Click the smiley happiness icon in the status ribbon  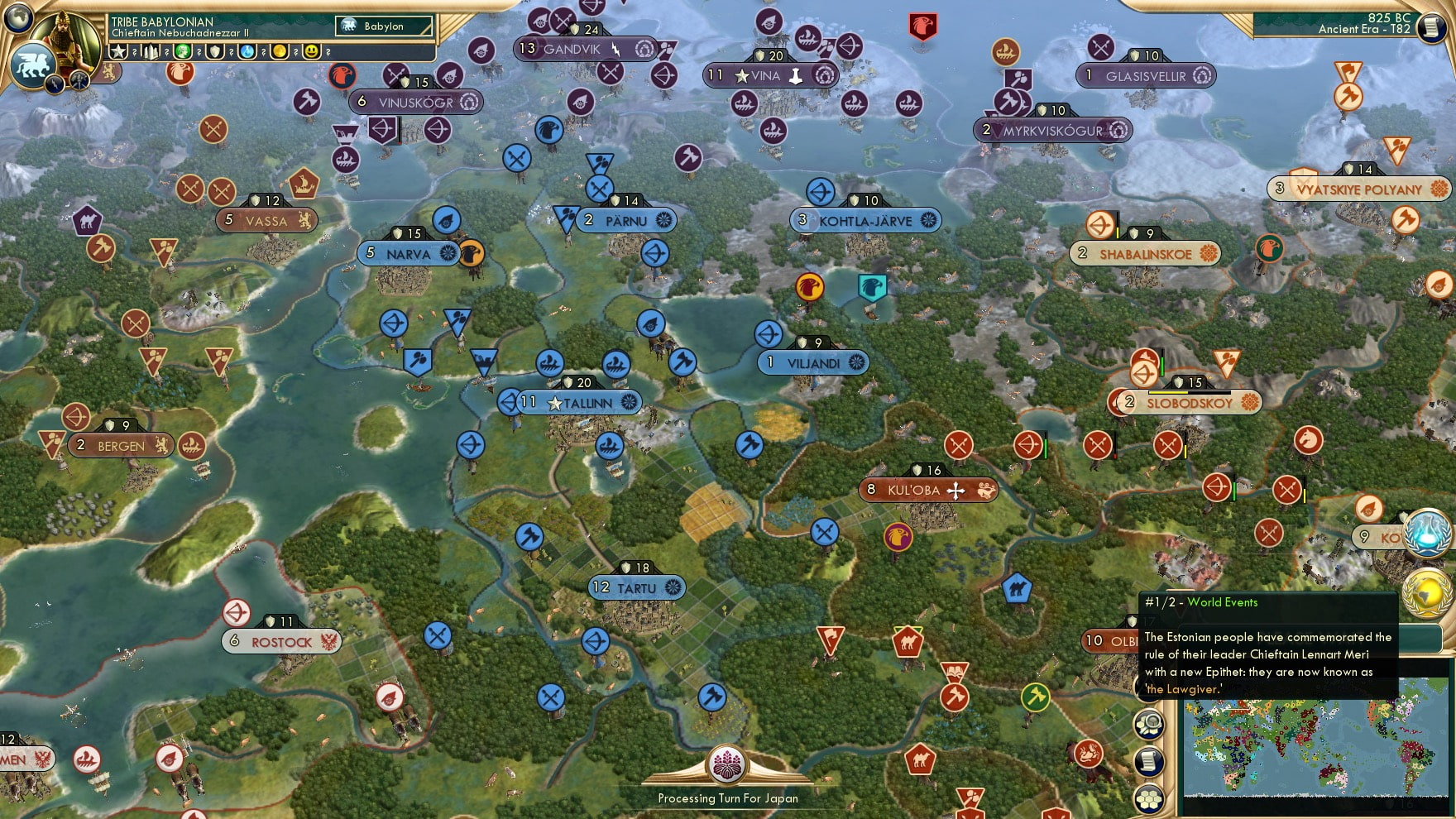(x=310, y=51)
